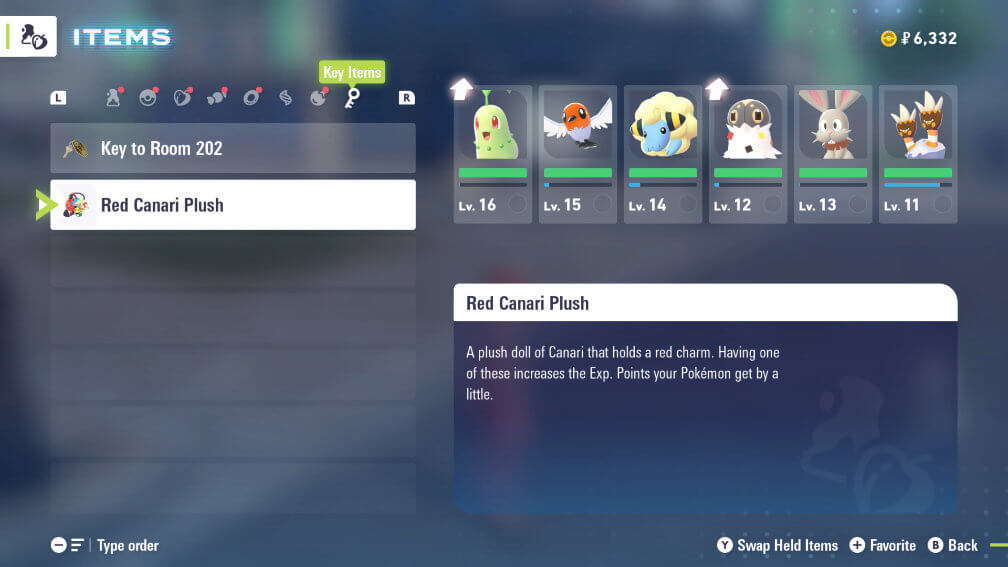Pick the level 11 Binacle party card

point(919,153)
